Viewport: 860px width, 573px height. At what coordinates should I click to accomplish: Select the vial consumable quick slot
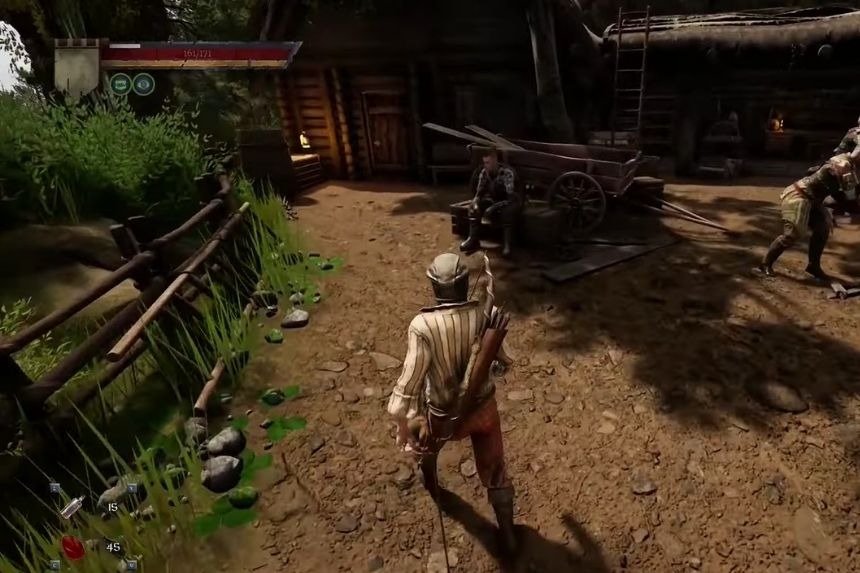72,506
